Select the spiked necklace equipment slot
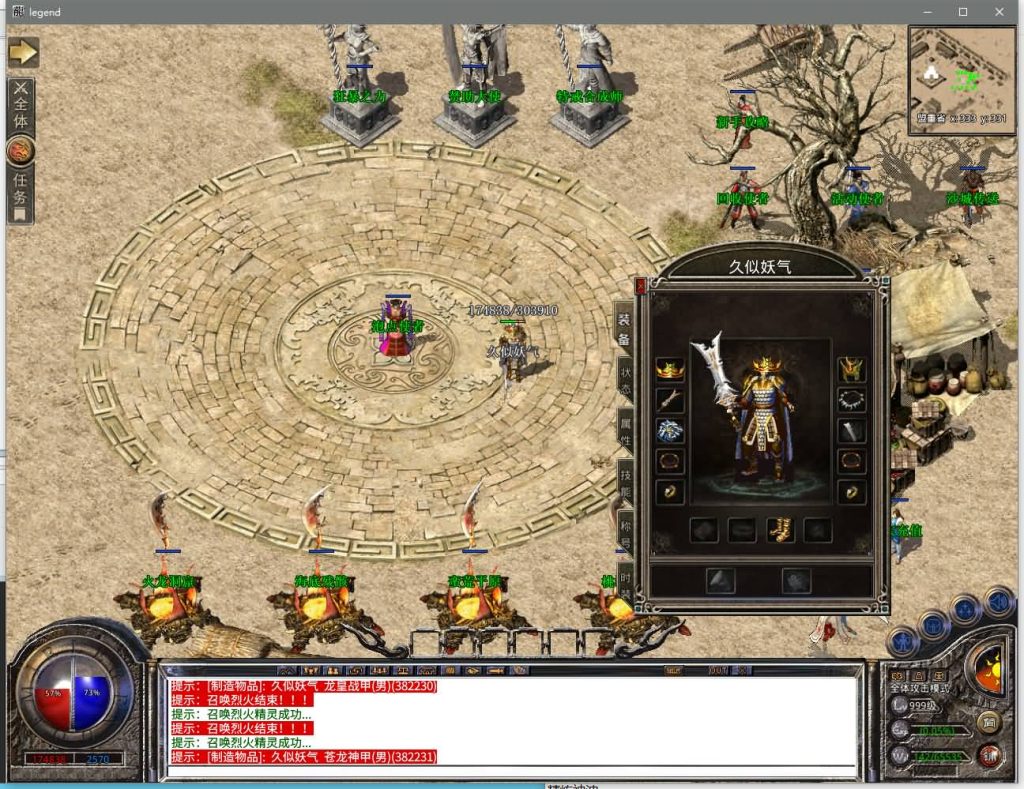1024x789 pixels. click(851, 400)
